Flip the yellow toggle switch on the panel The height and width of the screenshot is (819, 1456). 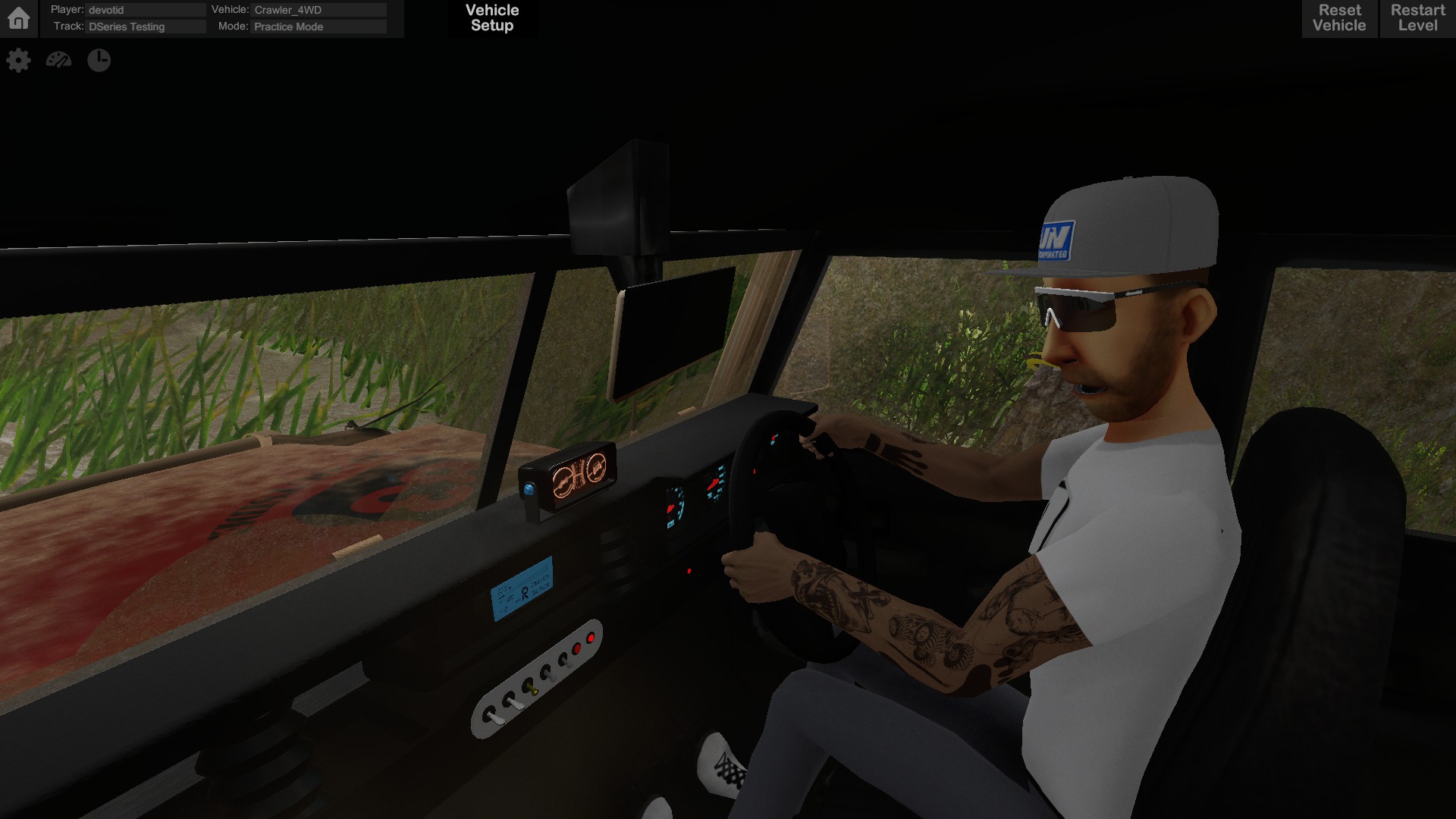pyautogui.click(x=532, y=689)
